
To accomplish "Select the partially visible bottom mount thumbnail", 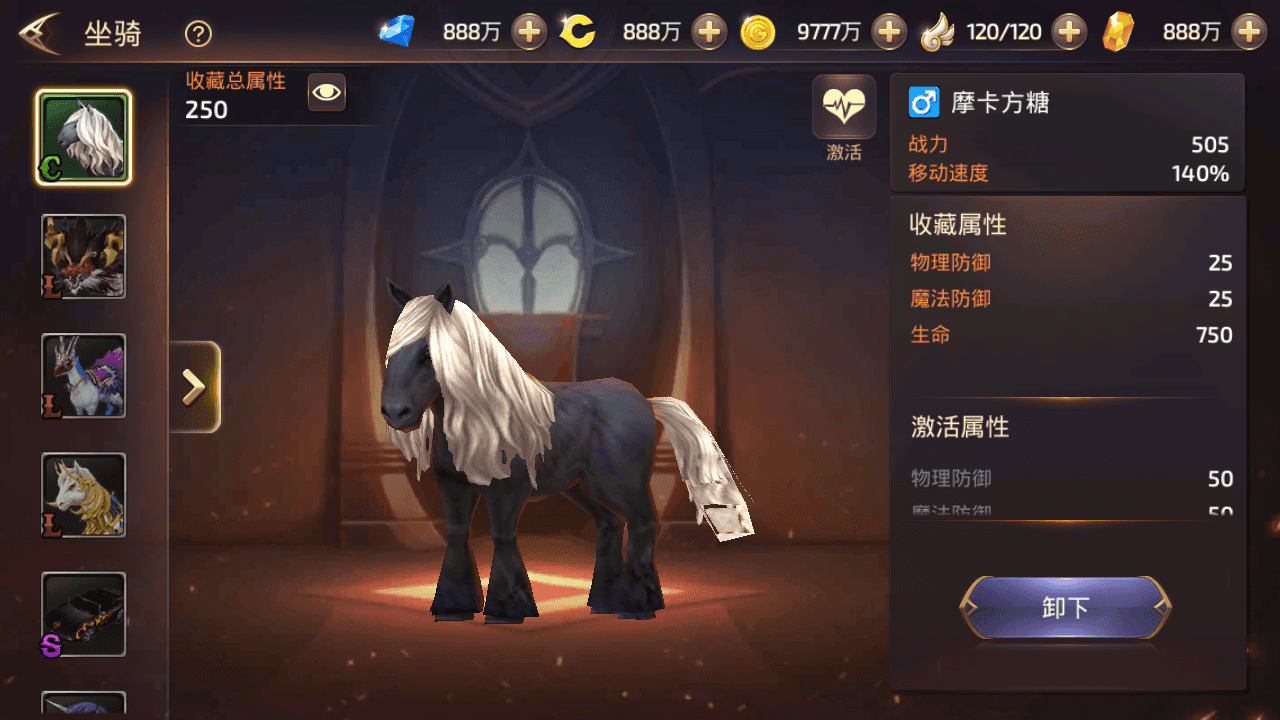I will point(83,706).
